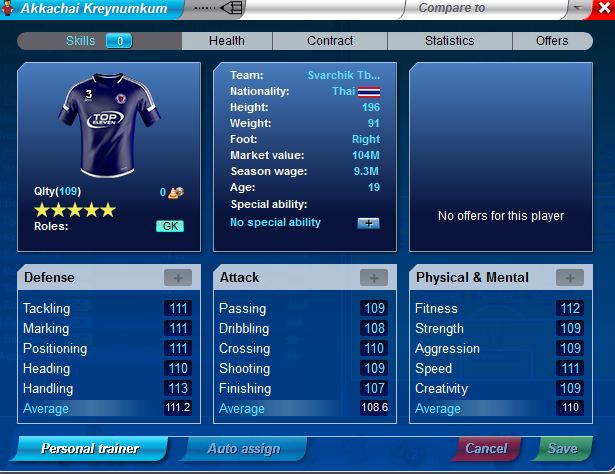Image resolution: width=615 pixels, height=474 pixels.
Task: Save the skill point assignments
Action: click(562, 448)
